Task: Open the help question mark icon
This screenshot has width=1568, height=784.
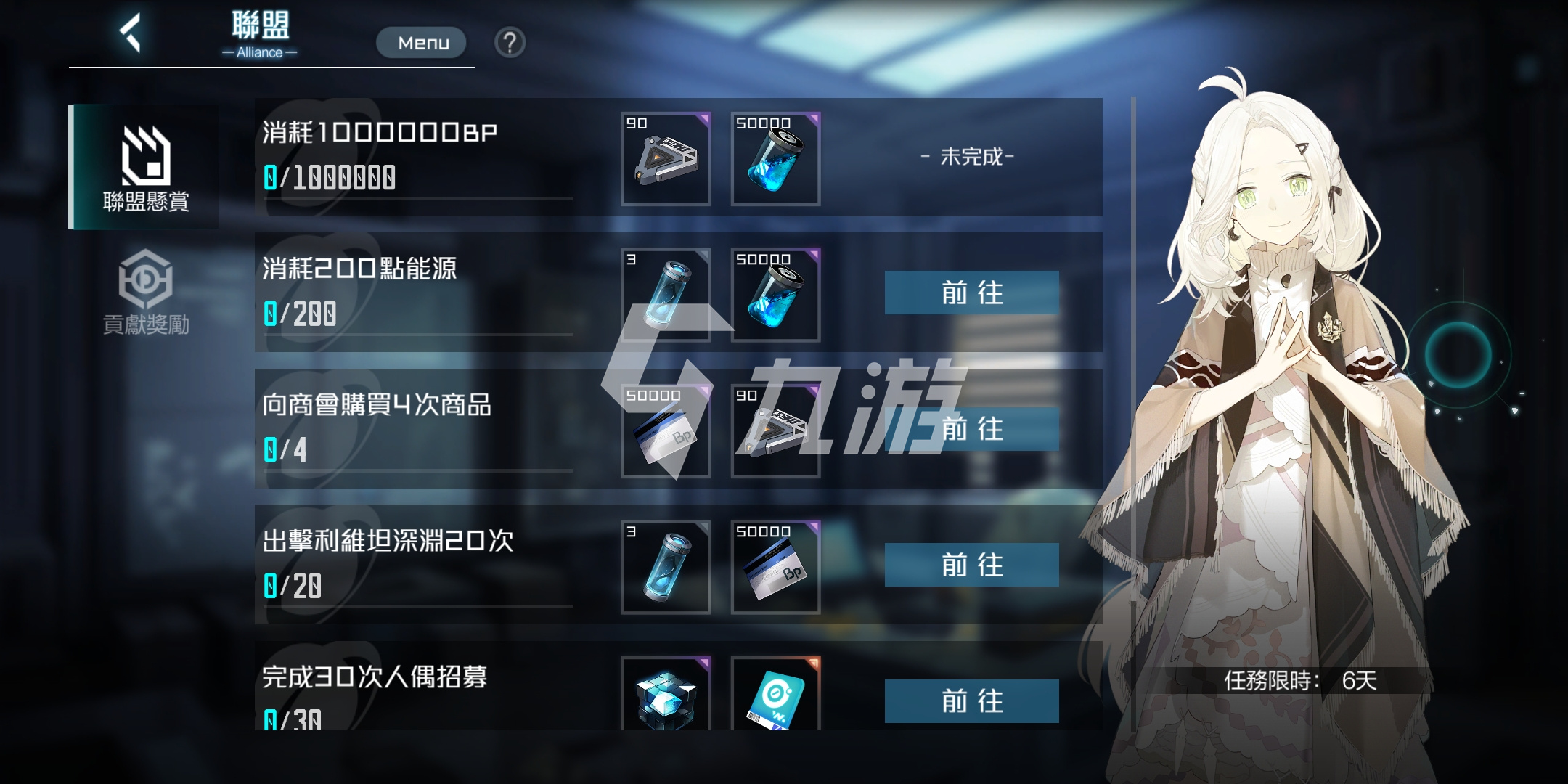Action: [512, 43]
